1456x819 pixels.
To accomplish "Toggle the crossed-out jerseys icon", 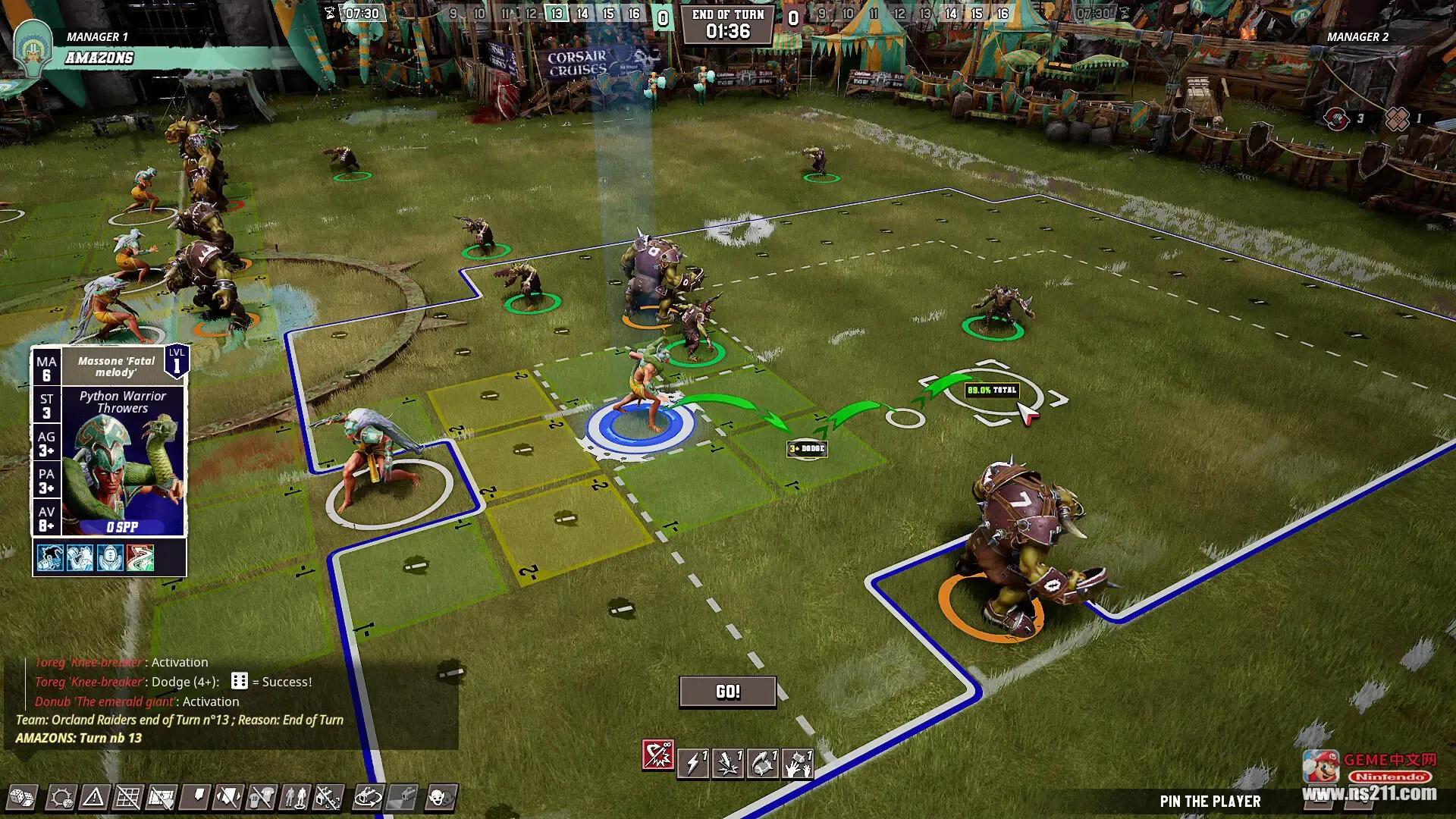I will coord(262,798).
